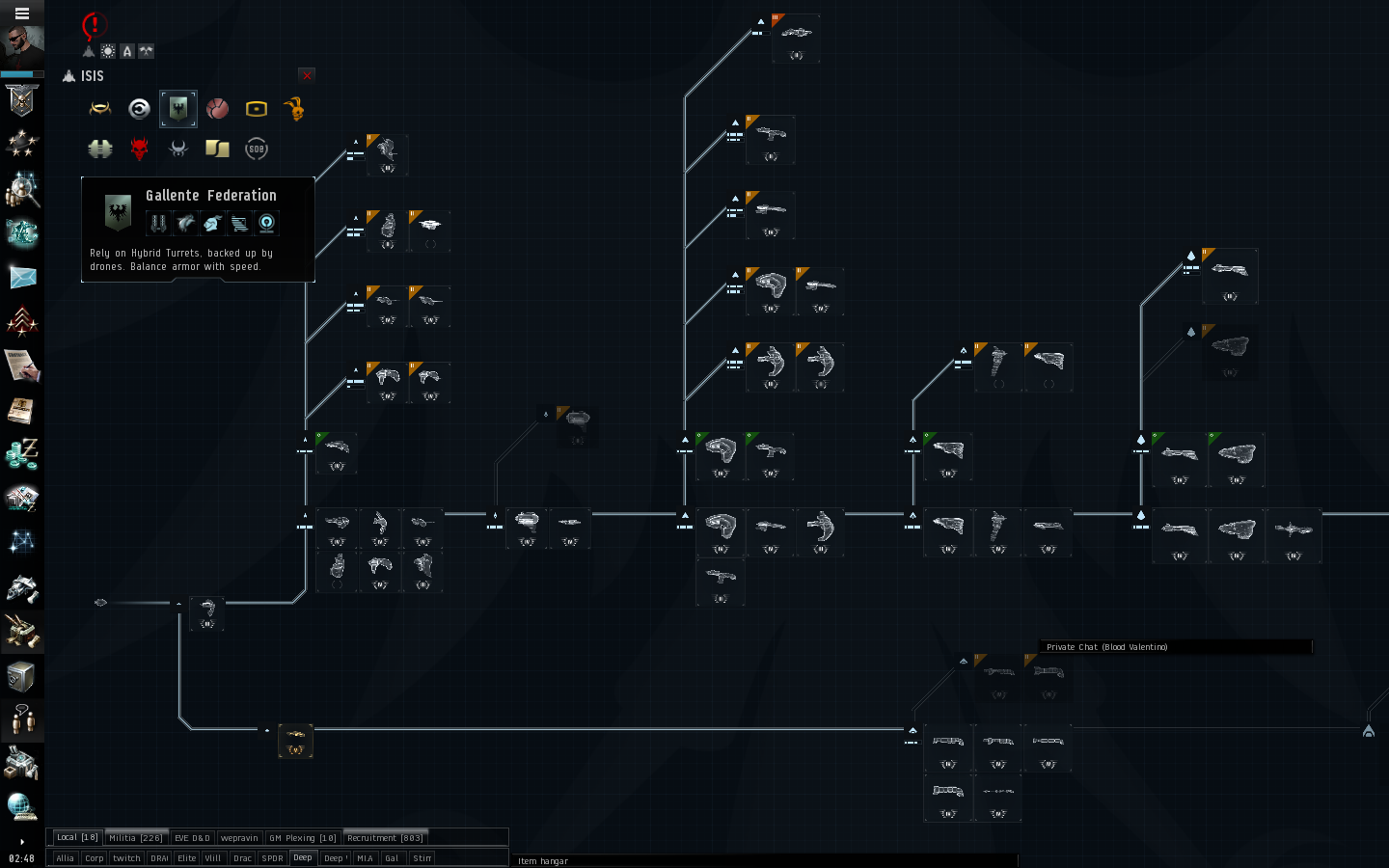1389x868 pixels.
Task: Open the Sisters of EVE faction tree
Action: [256, 149]
